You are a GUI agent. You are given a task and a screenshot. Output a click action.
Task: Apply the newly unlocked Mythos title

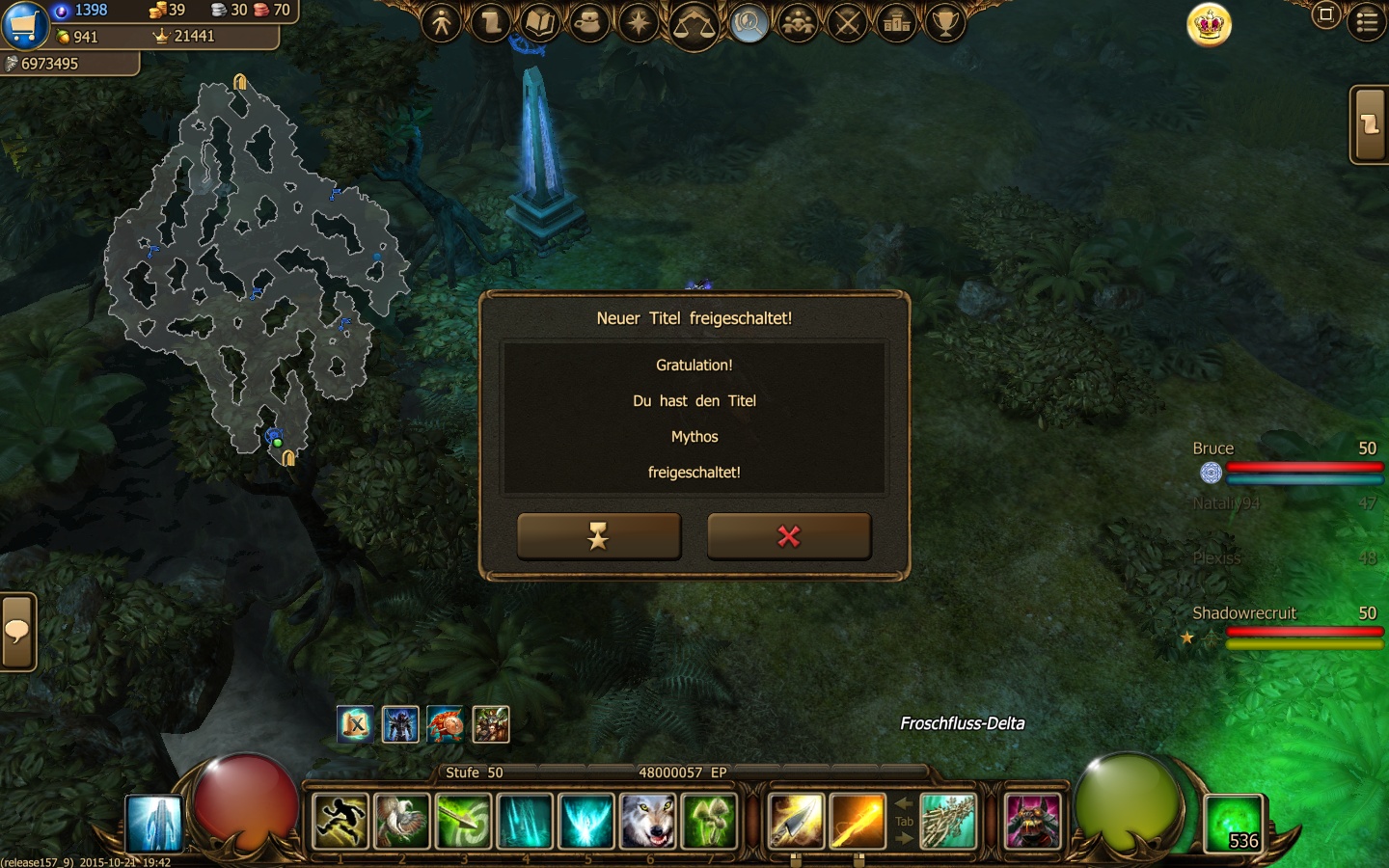[599, 536]
